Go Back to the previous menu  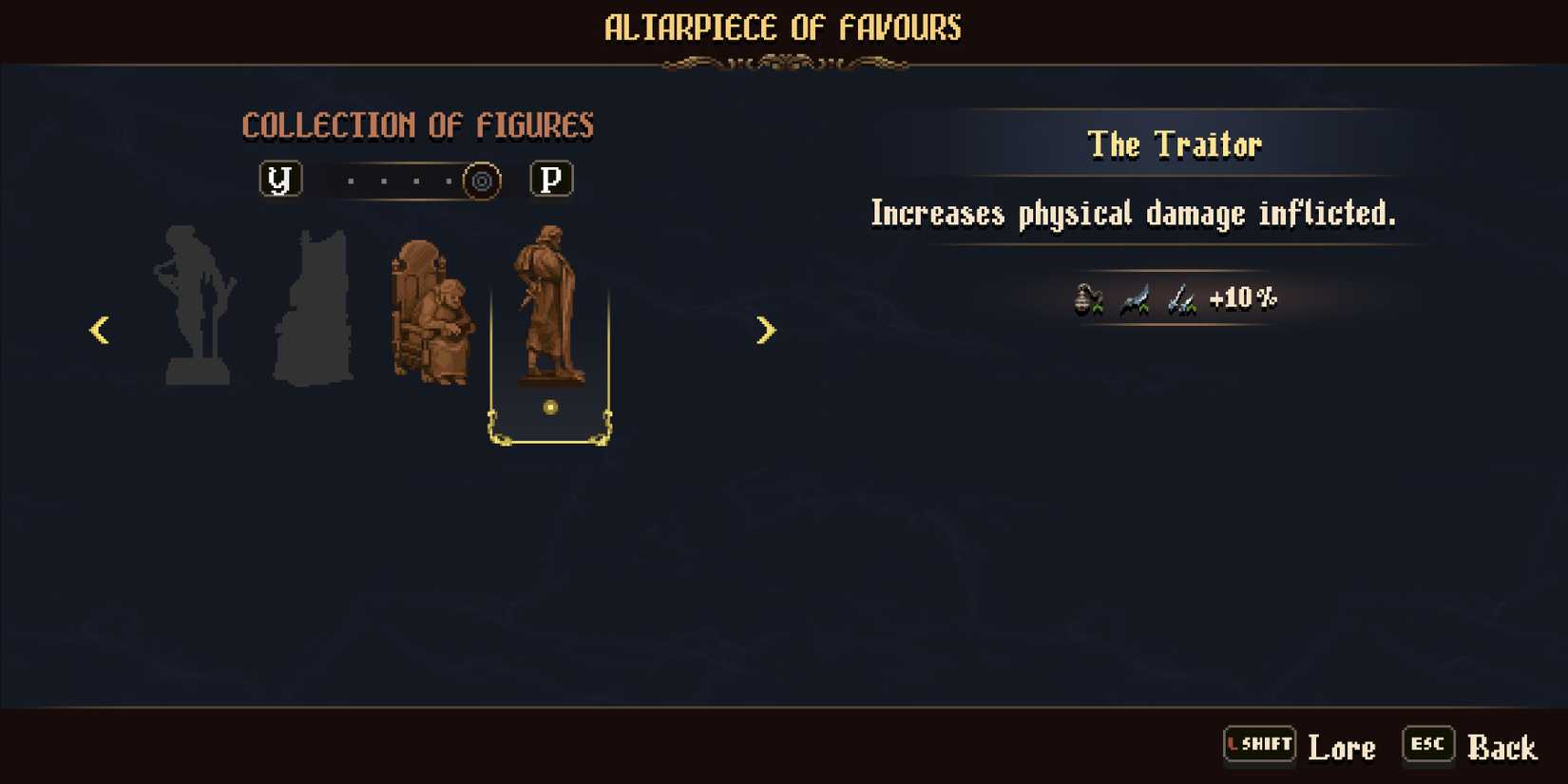(1504, 747)
